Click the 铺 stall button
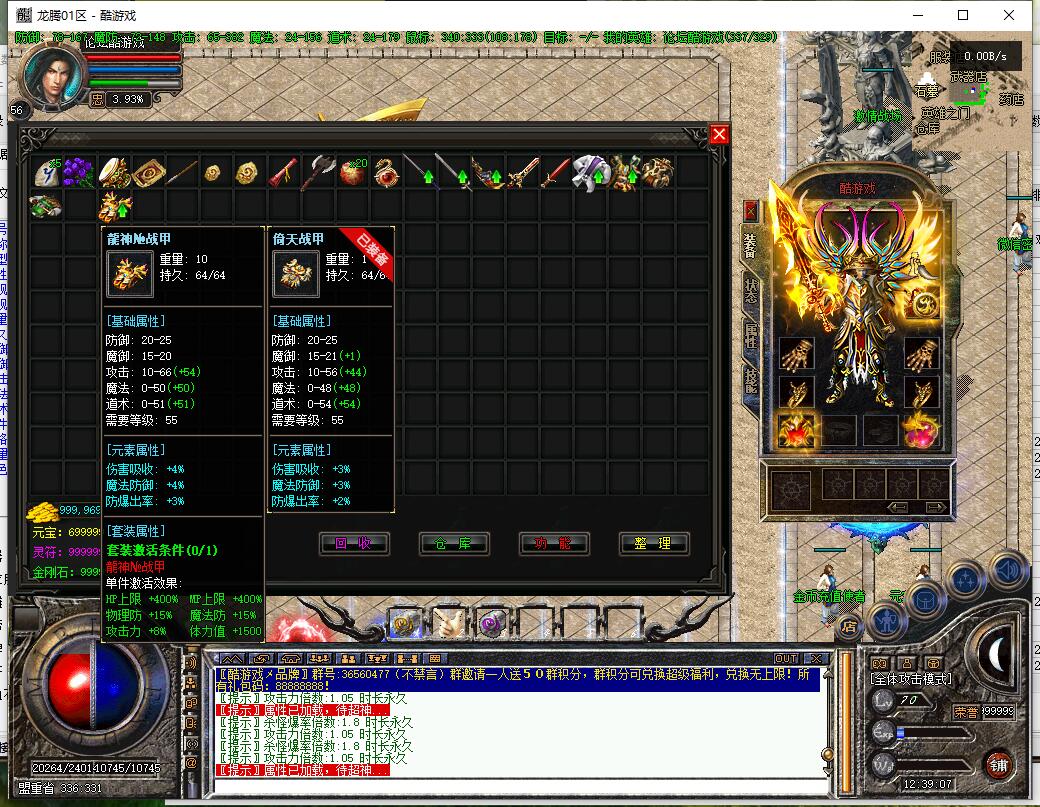Image resolution: width=1040 pixels, height=807 pixels. pyautogui.click(x=997, y=766)
